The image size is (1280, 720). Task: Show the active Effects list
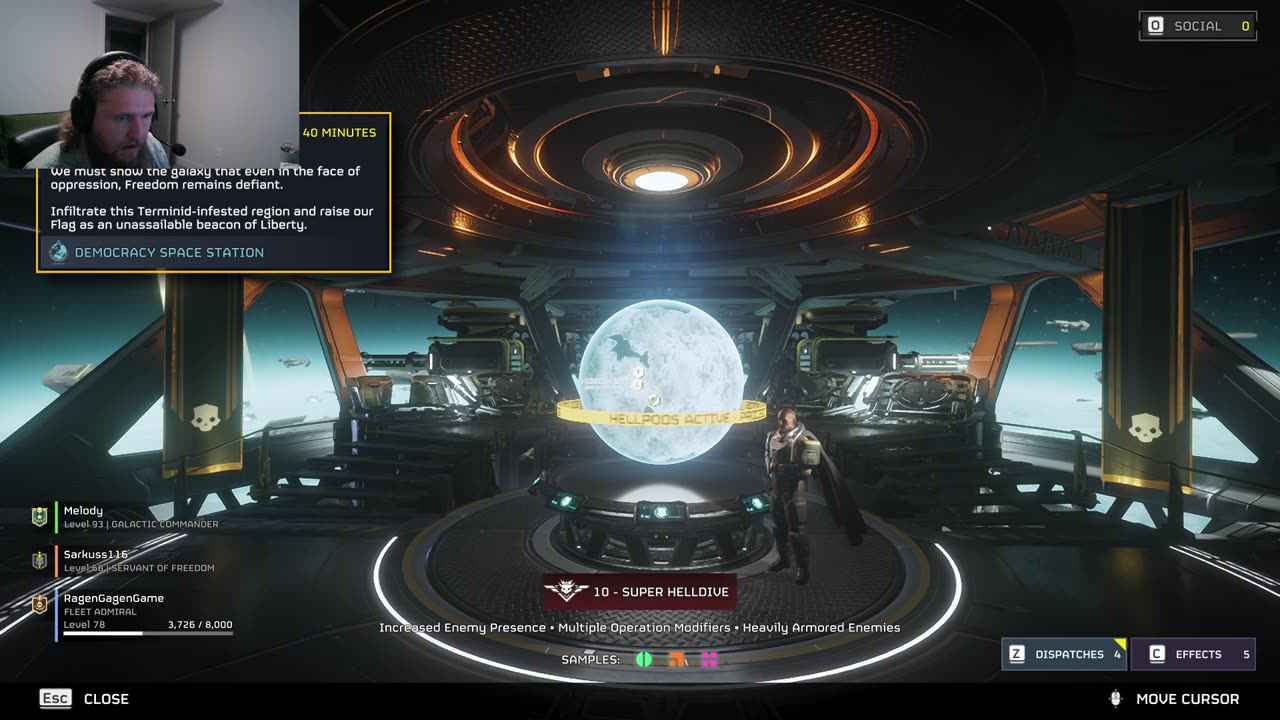point(1193,654)
